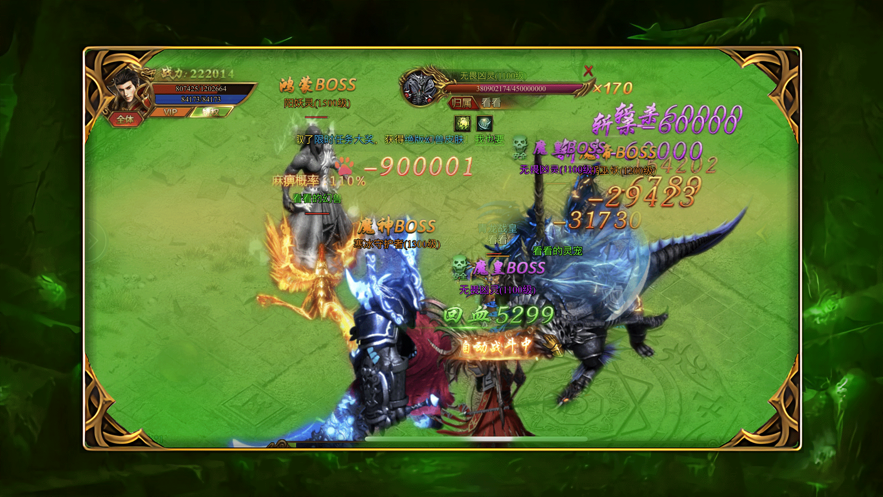Click the green button beside VIP
The width and height of the screenshot is (883, 497).
209,112
